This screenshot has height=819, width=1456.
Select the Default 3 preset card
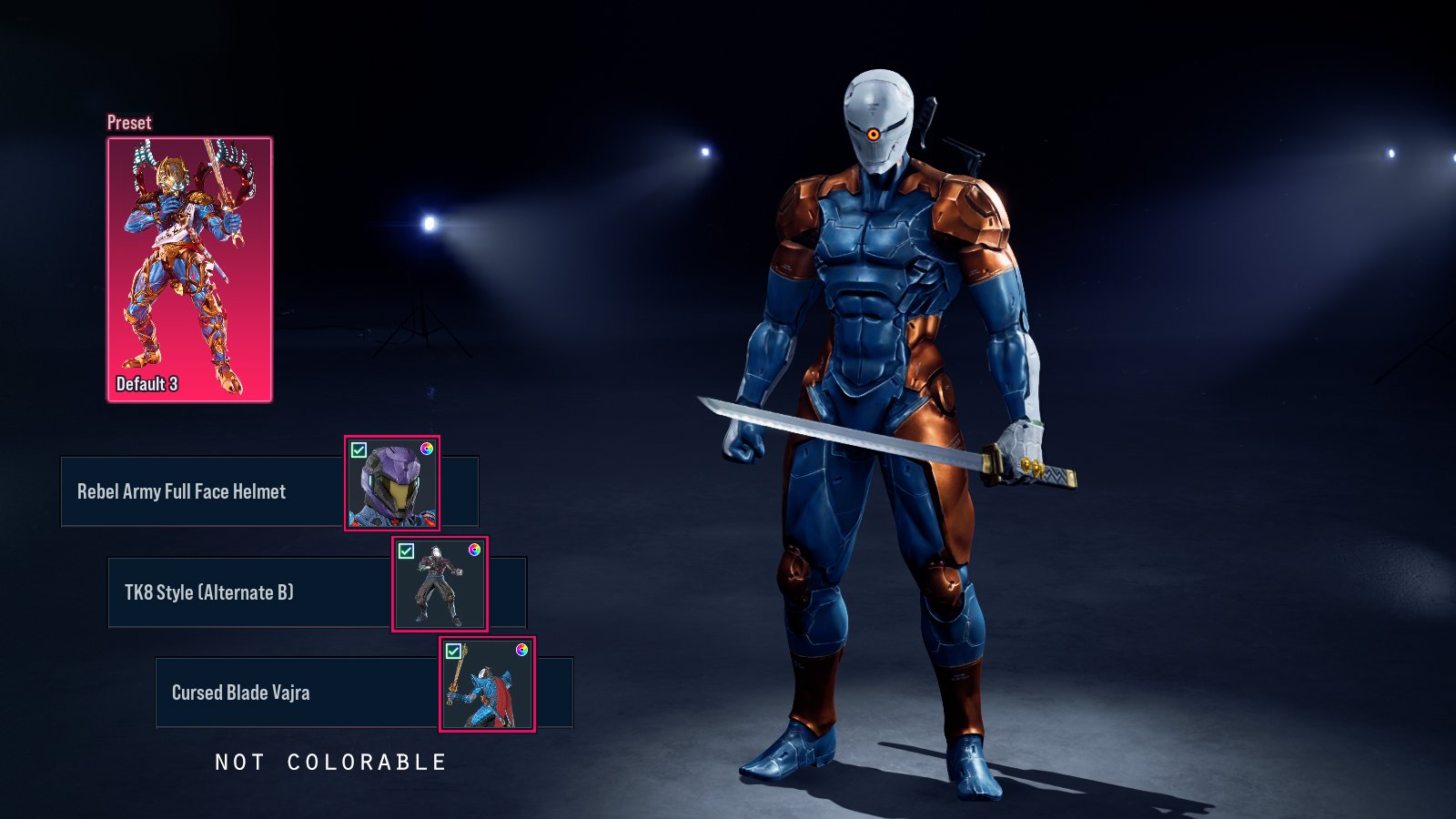[x=189, y=269]
